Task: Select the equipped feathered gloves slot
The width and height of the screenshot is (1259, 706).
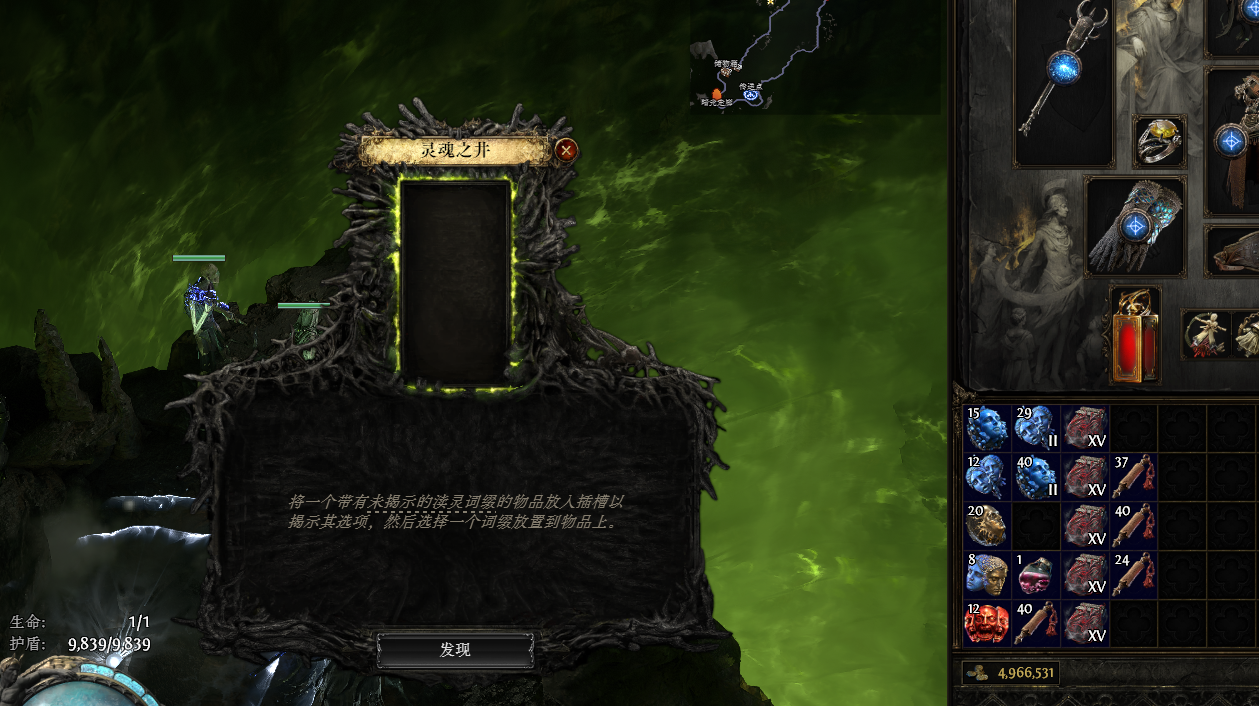Action: (x=1134, y=226)
